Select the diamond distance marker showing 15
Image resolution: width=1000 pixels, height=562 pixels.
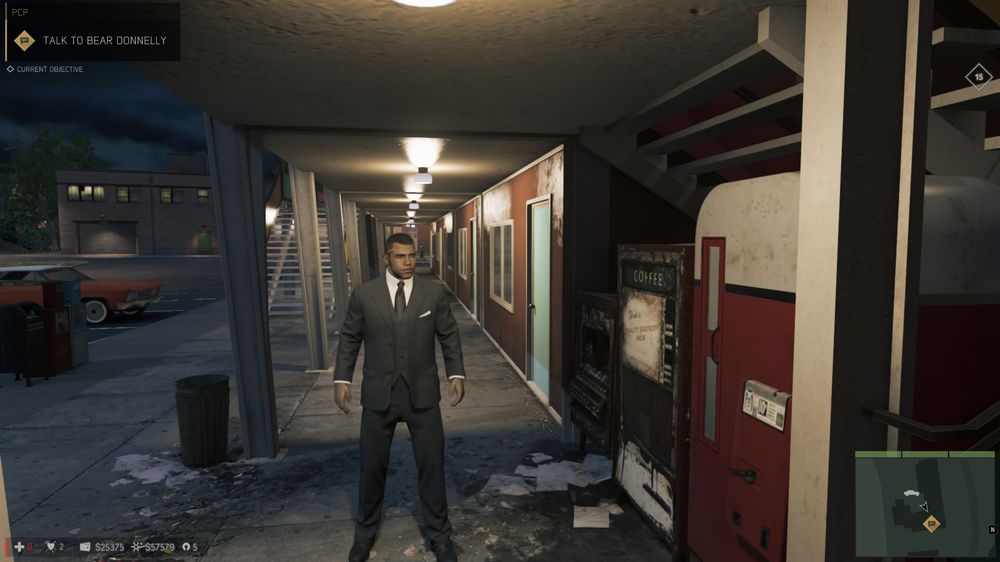pyautogui.click(x=978, y=76)
